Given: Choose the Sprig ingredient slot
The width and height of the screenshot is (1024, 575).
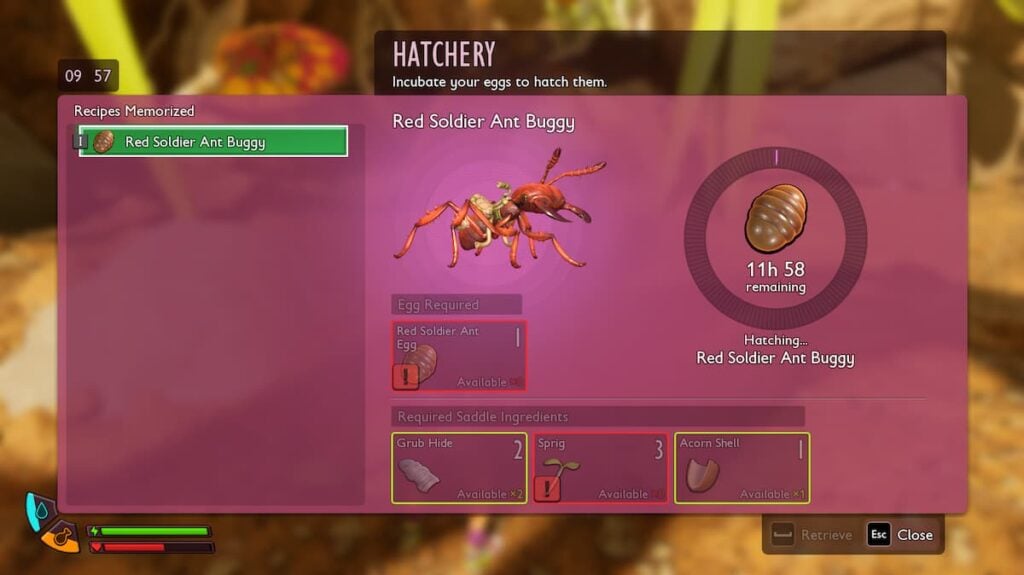Looking at the screenshot, I should click(600, 467).
